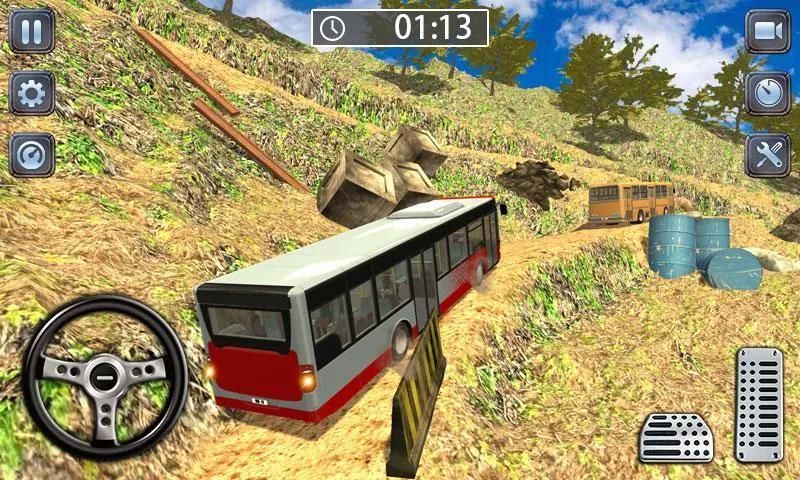Click the stopwatch clock button

tap(767, 94)
